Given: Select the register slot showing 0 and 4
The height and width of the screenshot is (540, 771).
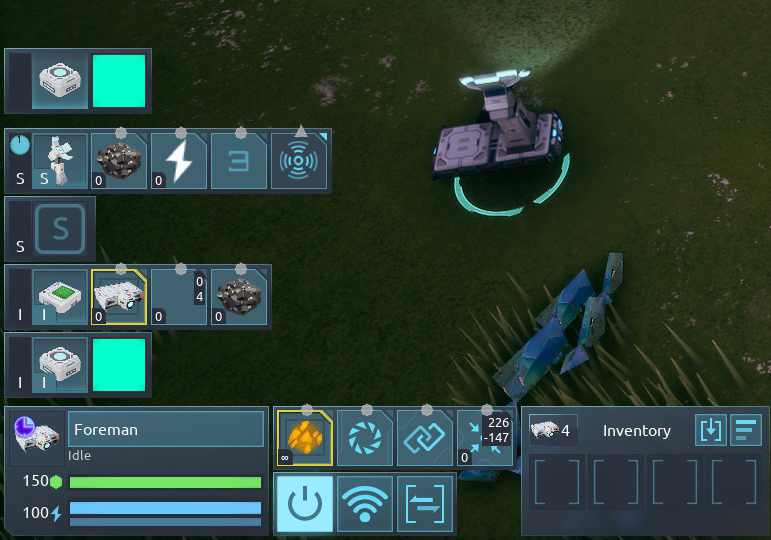Looking at the screenshot, I should coord(180,296).
